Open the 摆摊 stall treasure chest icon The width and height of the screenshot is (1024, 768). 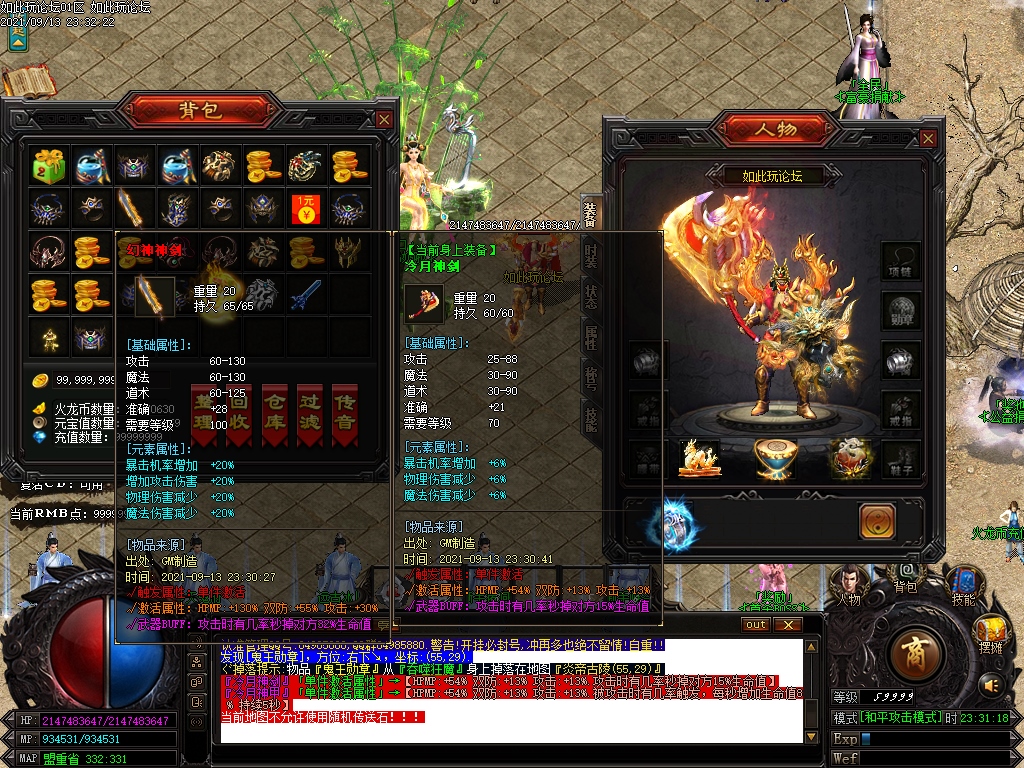click(x=990, y=632)
